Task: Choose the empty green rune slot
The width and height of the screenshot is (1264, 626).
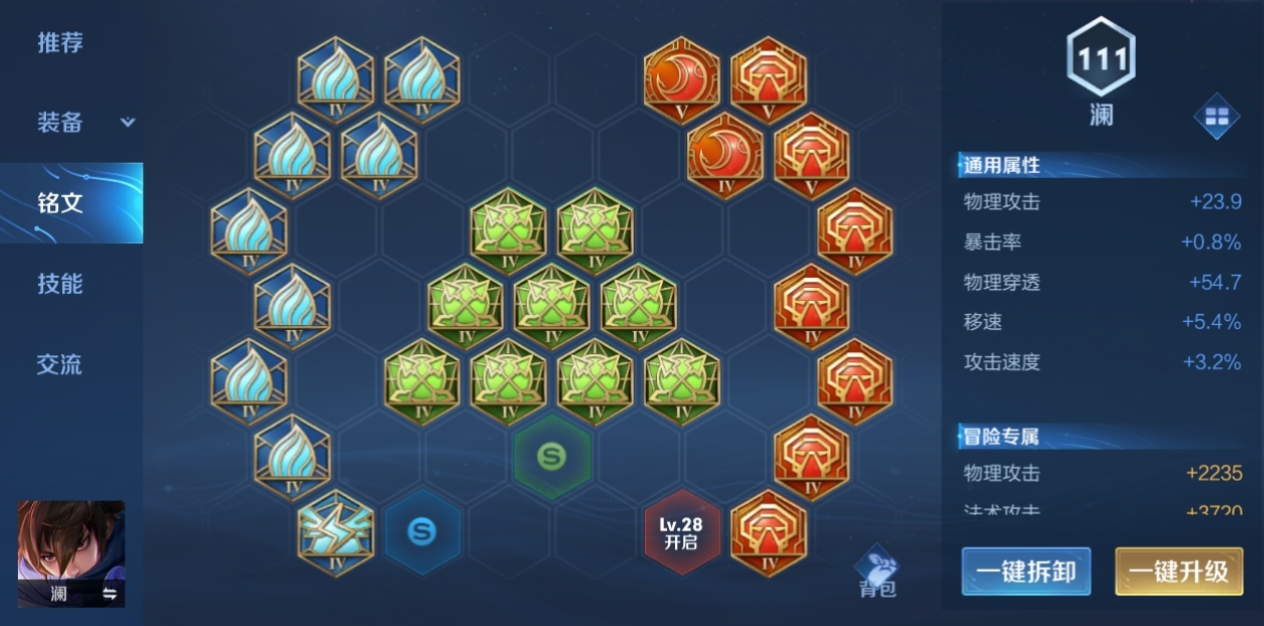Action: coord(552,457)
